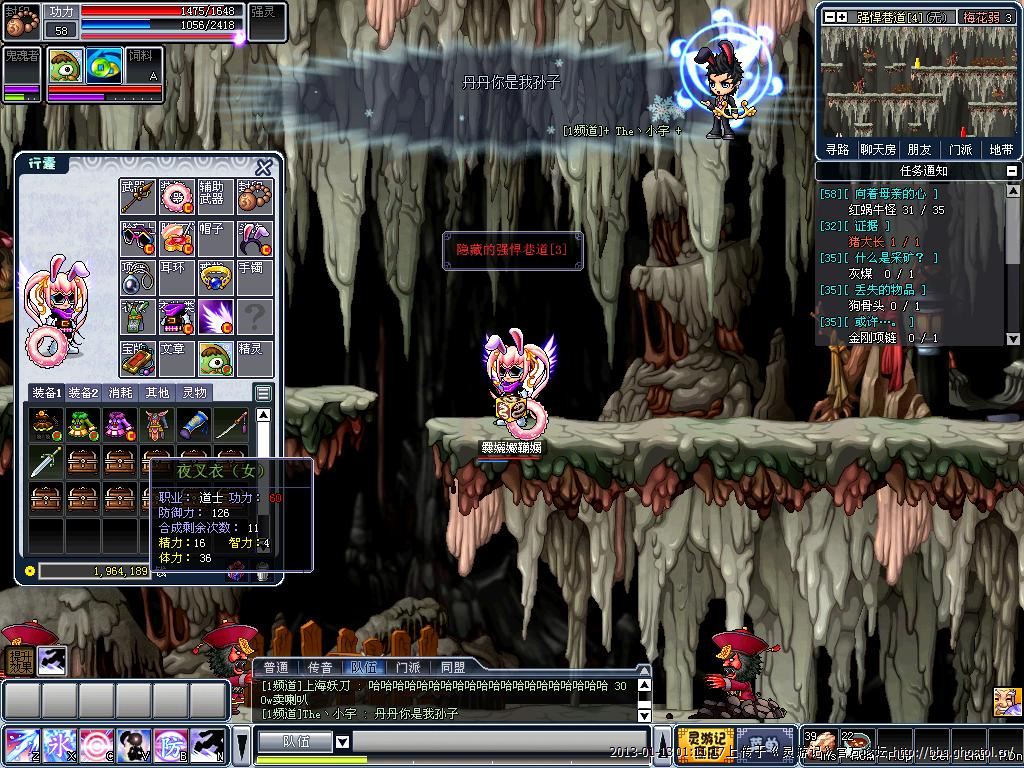
Task: Open the 聊天房 chat room
Action: tap(878, 149)
